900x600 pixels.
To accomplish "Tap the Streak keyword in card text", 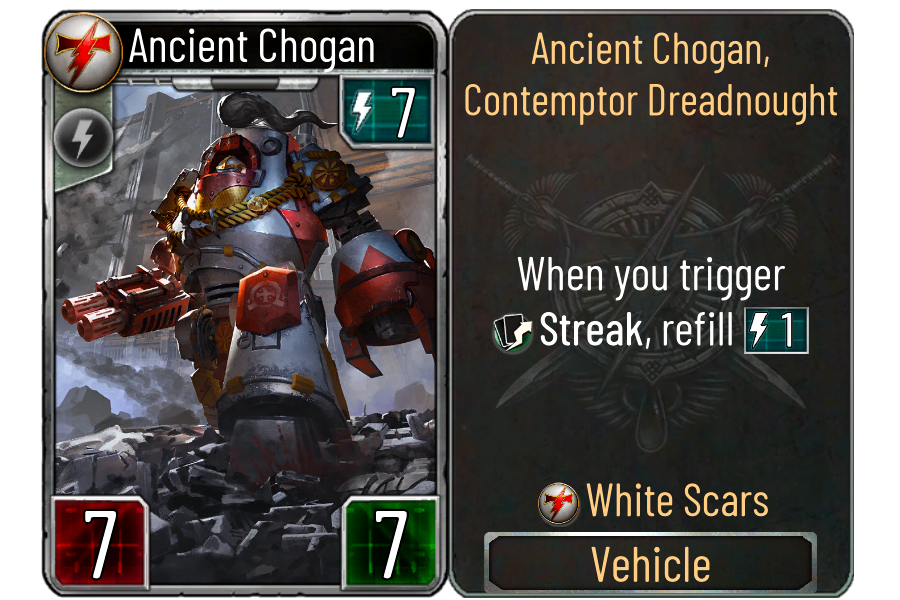I will [x=589, y=331].
